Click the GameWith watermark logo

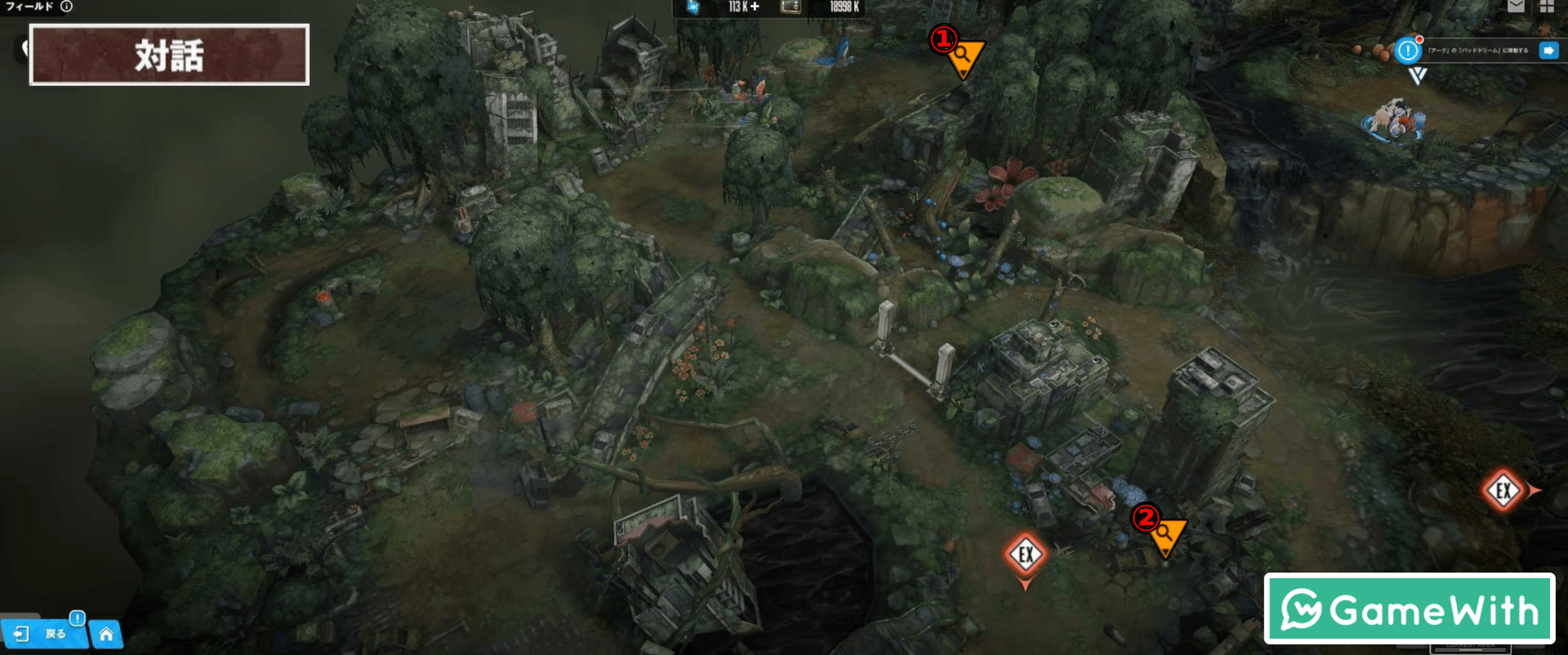[x=1410, y=609]
